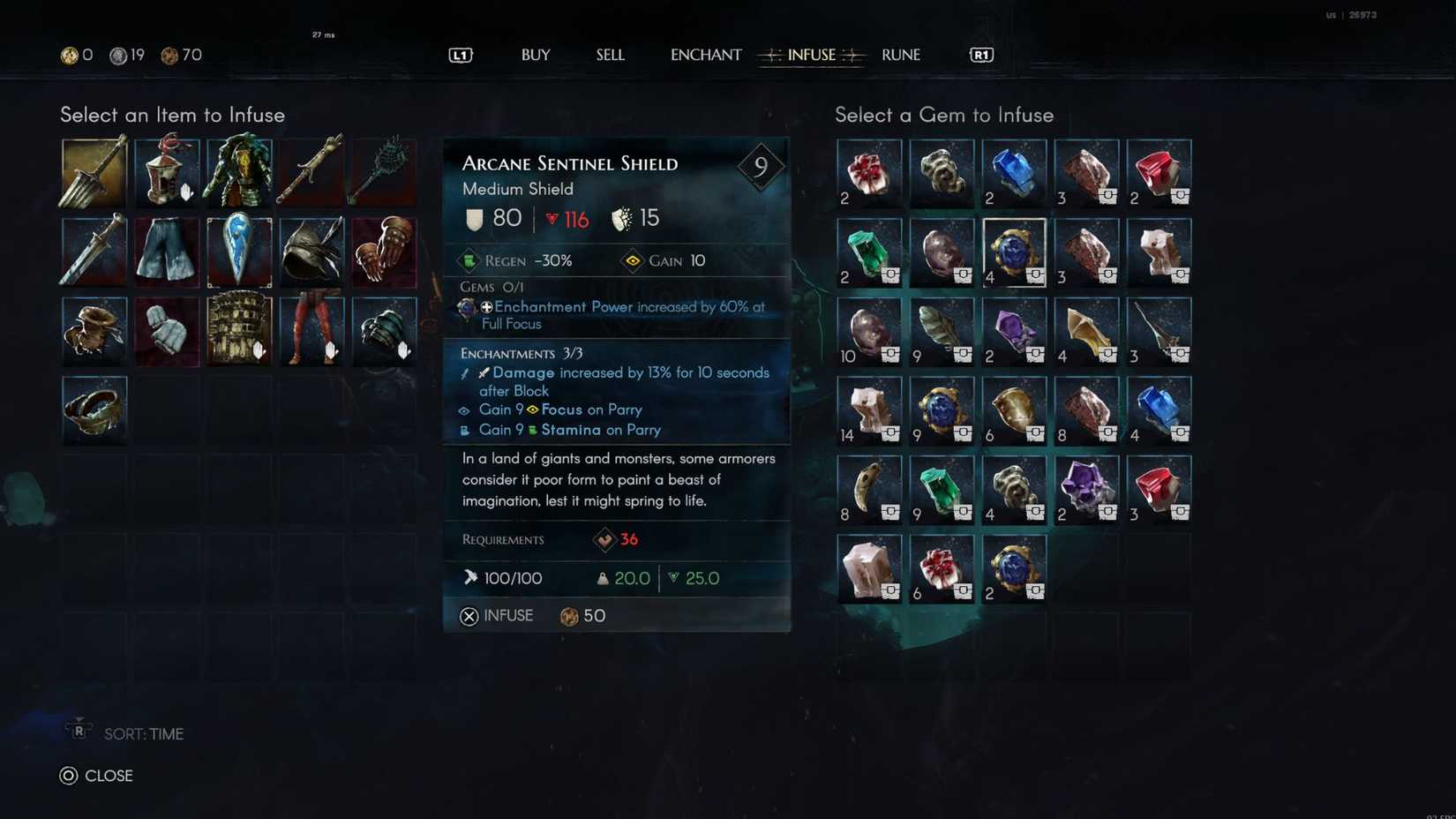Open the SELL tab

tap(610, 55)
